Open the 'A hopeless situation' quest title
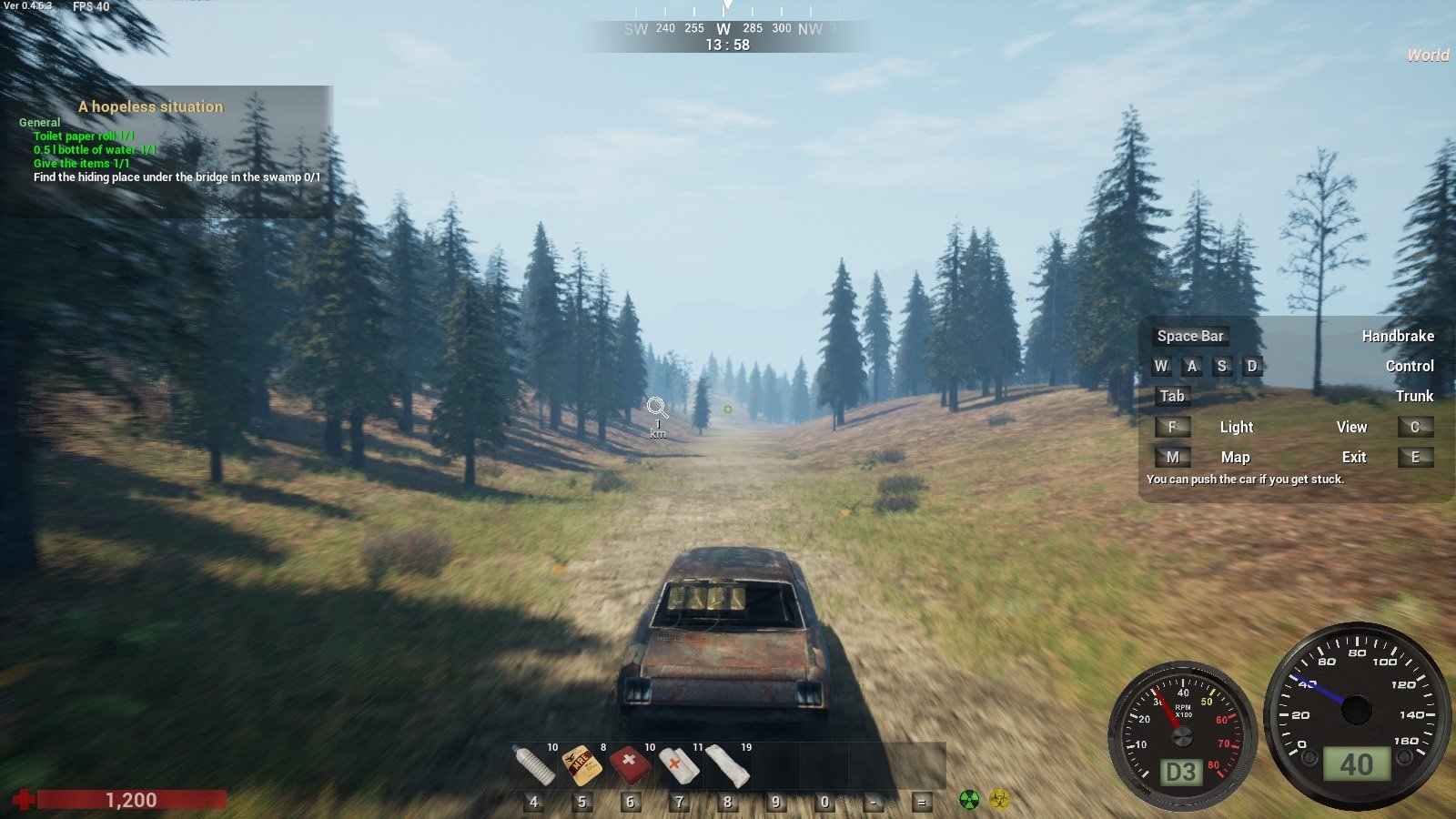Viewport: 1456px width, 819px height. 150,106
